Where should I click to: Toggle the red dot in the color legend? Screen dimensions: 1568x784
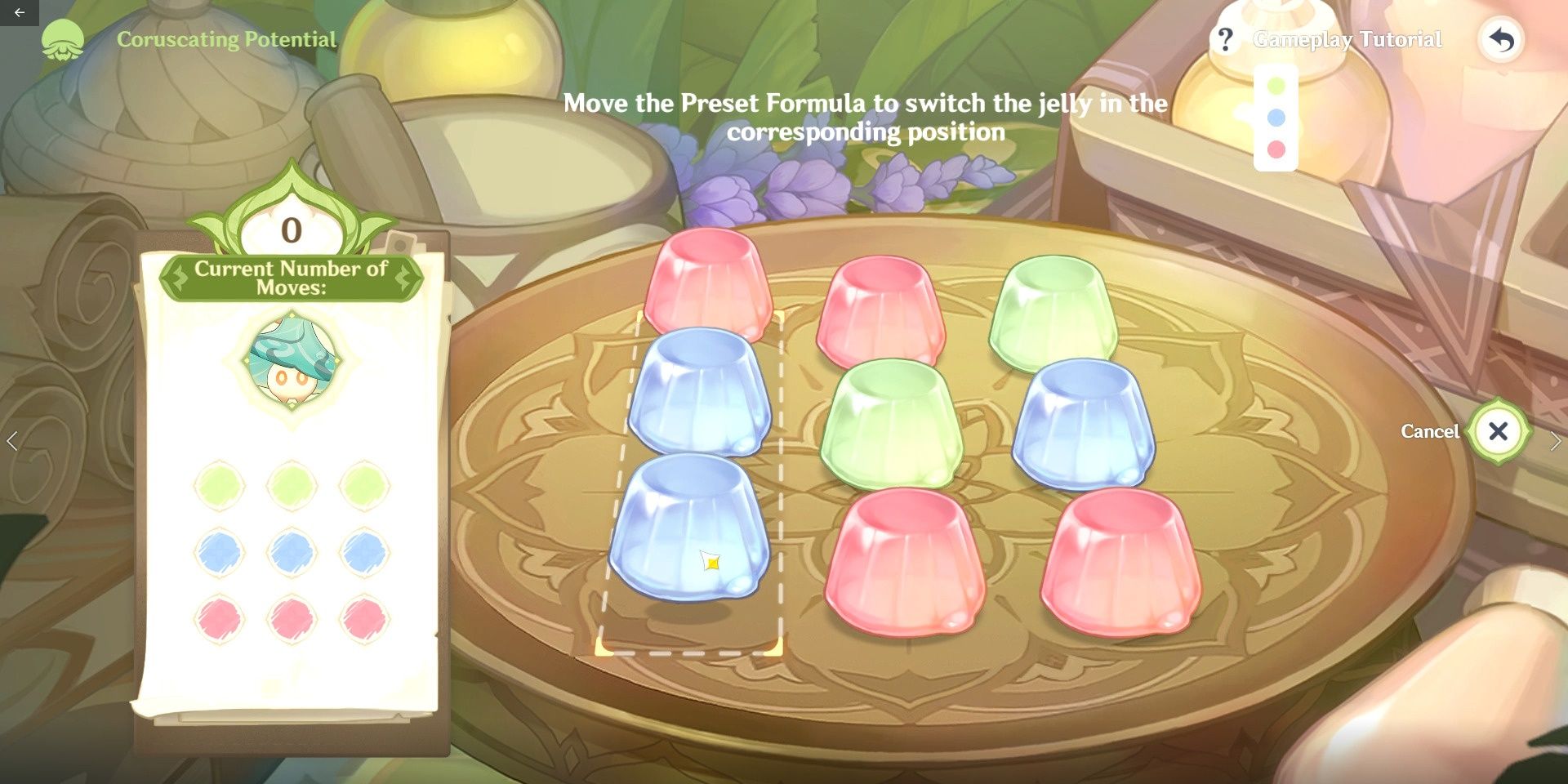click(1278, 149)
